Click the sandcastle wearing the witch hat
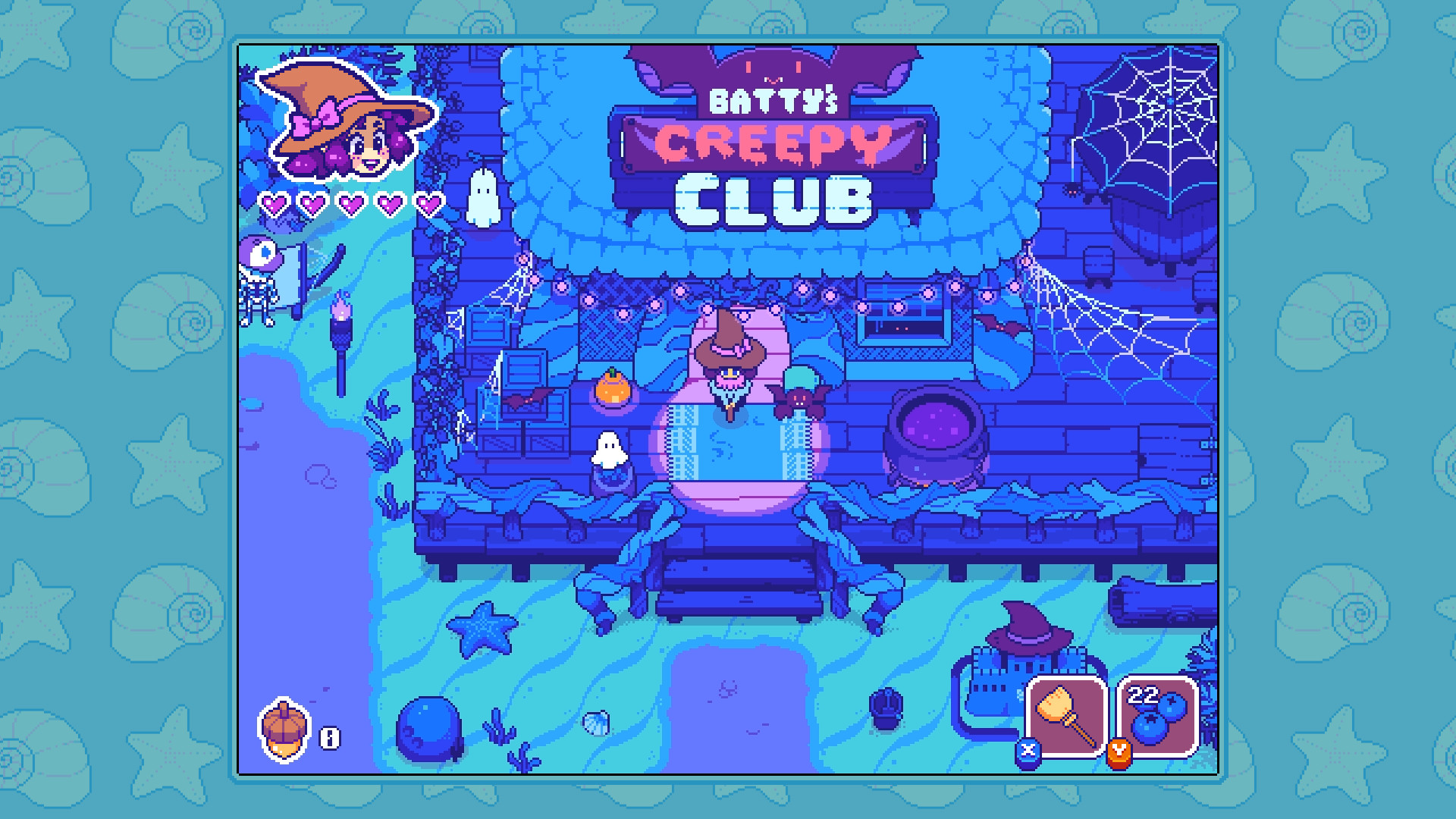The width and height of the screenshot is (1456, 819). pyautogui.click(x=1020, y=656)
